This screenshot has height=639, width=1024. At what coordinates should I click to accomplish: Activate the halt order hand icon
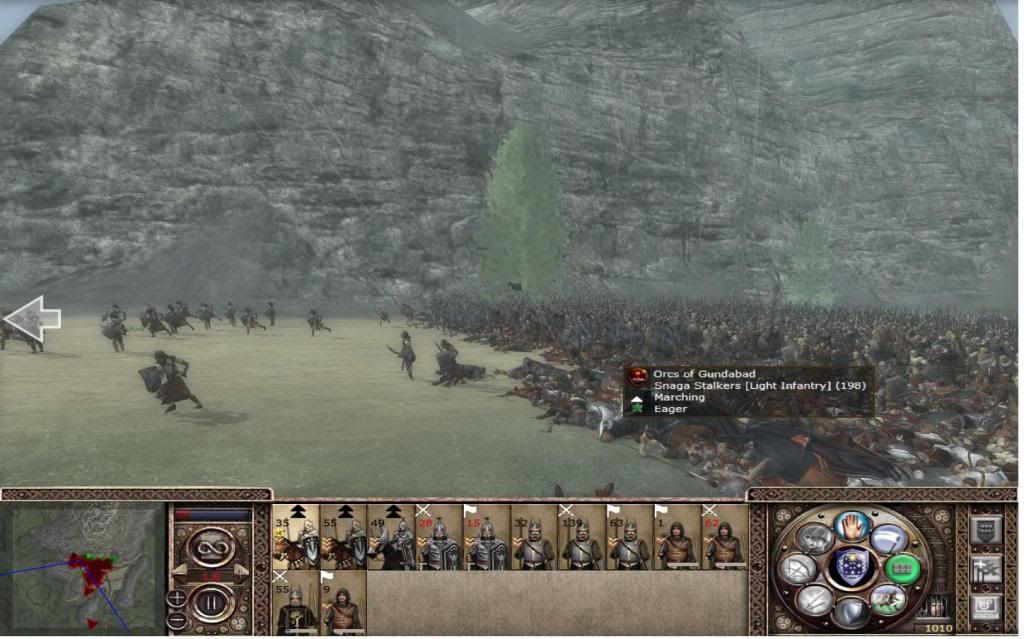point(851,524)
